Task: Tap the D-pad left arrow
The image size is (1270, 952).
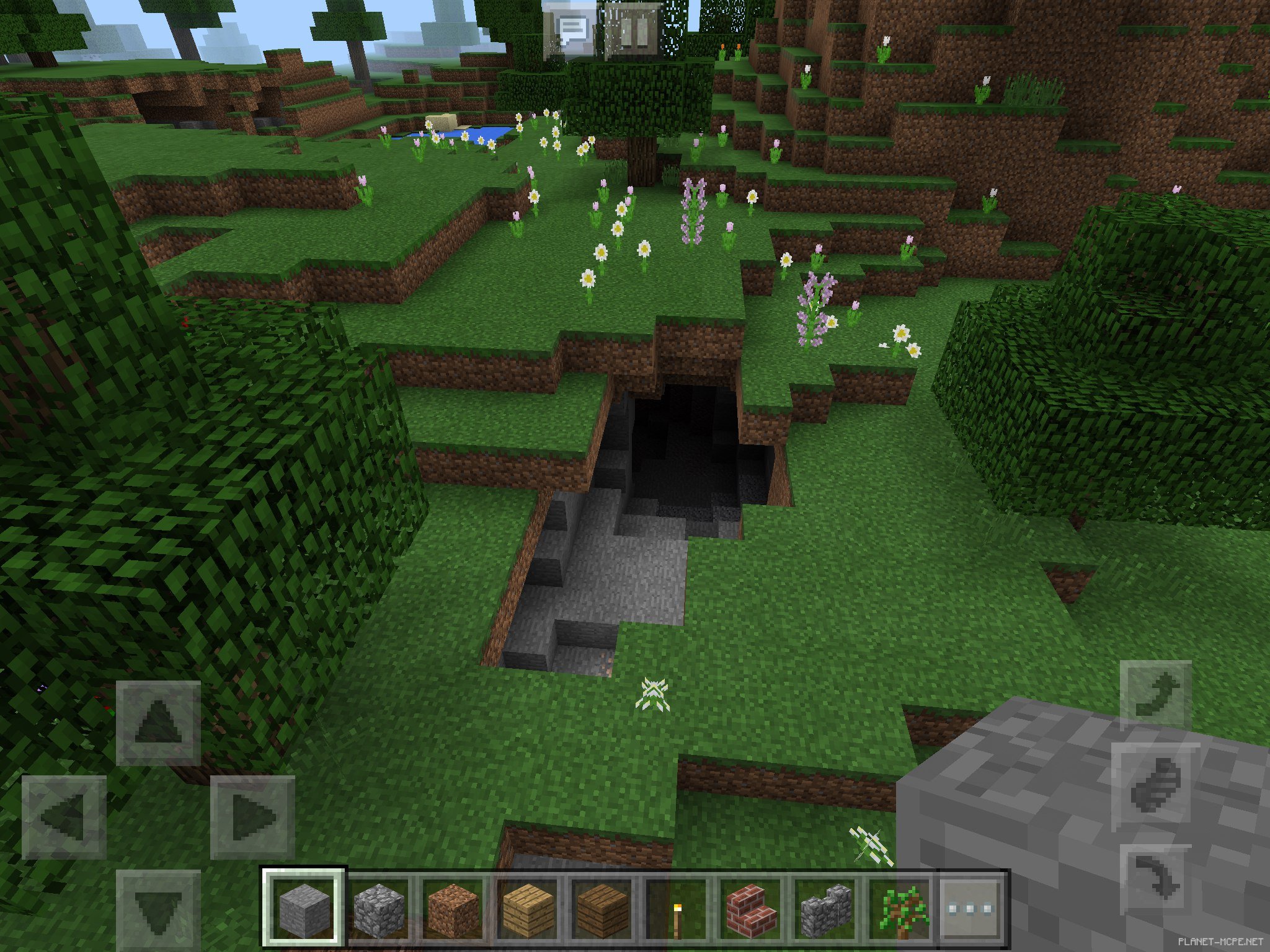Action: [64, 817]
